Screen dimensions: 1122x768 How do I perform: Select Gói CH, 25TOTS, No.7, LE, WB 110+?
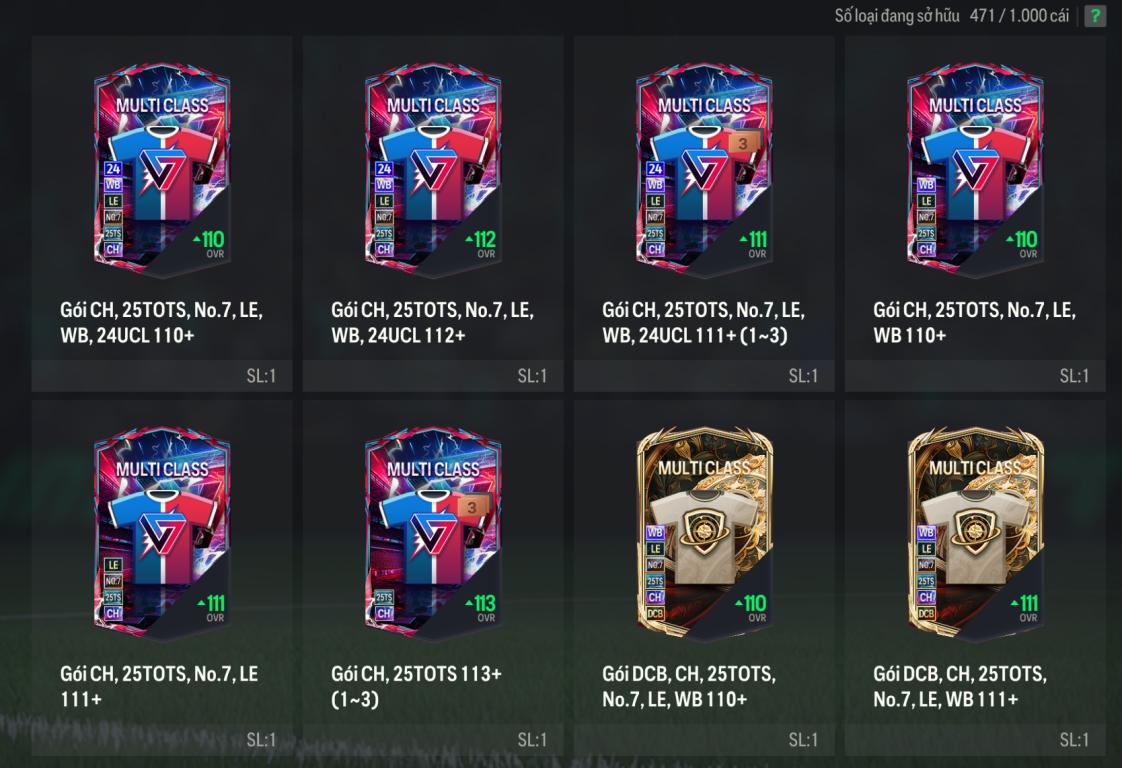[975, 170]
